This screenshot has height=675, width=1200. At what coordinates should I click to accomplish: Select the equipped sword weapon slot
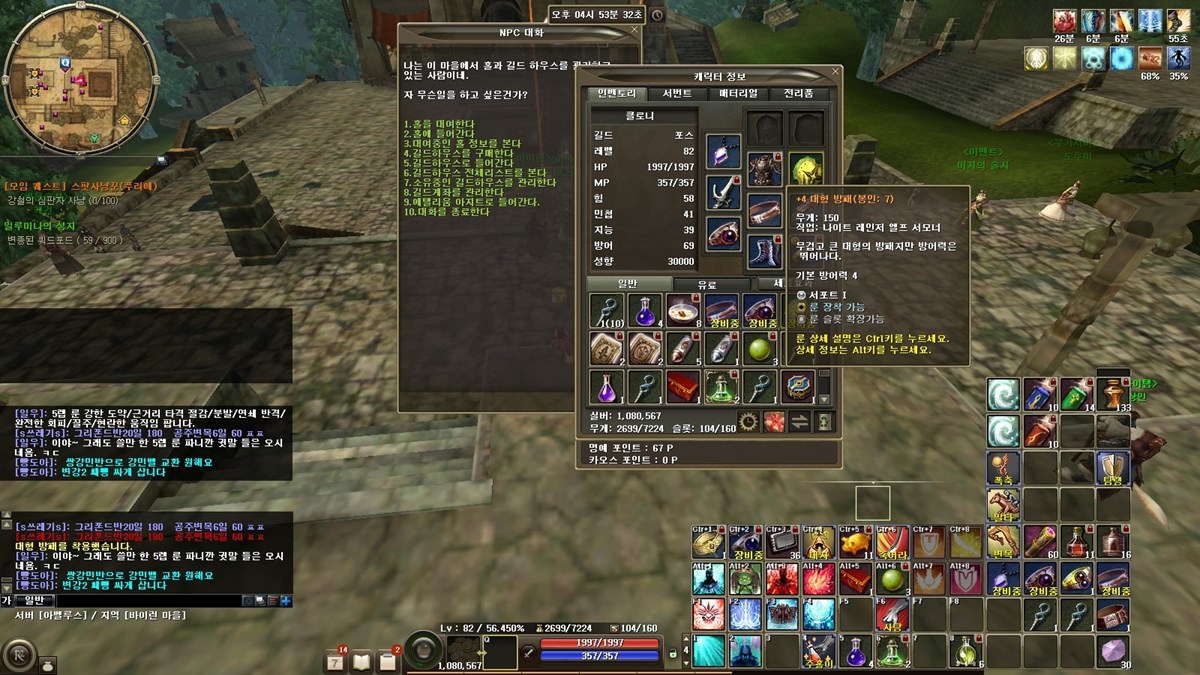point(723,191)
